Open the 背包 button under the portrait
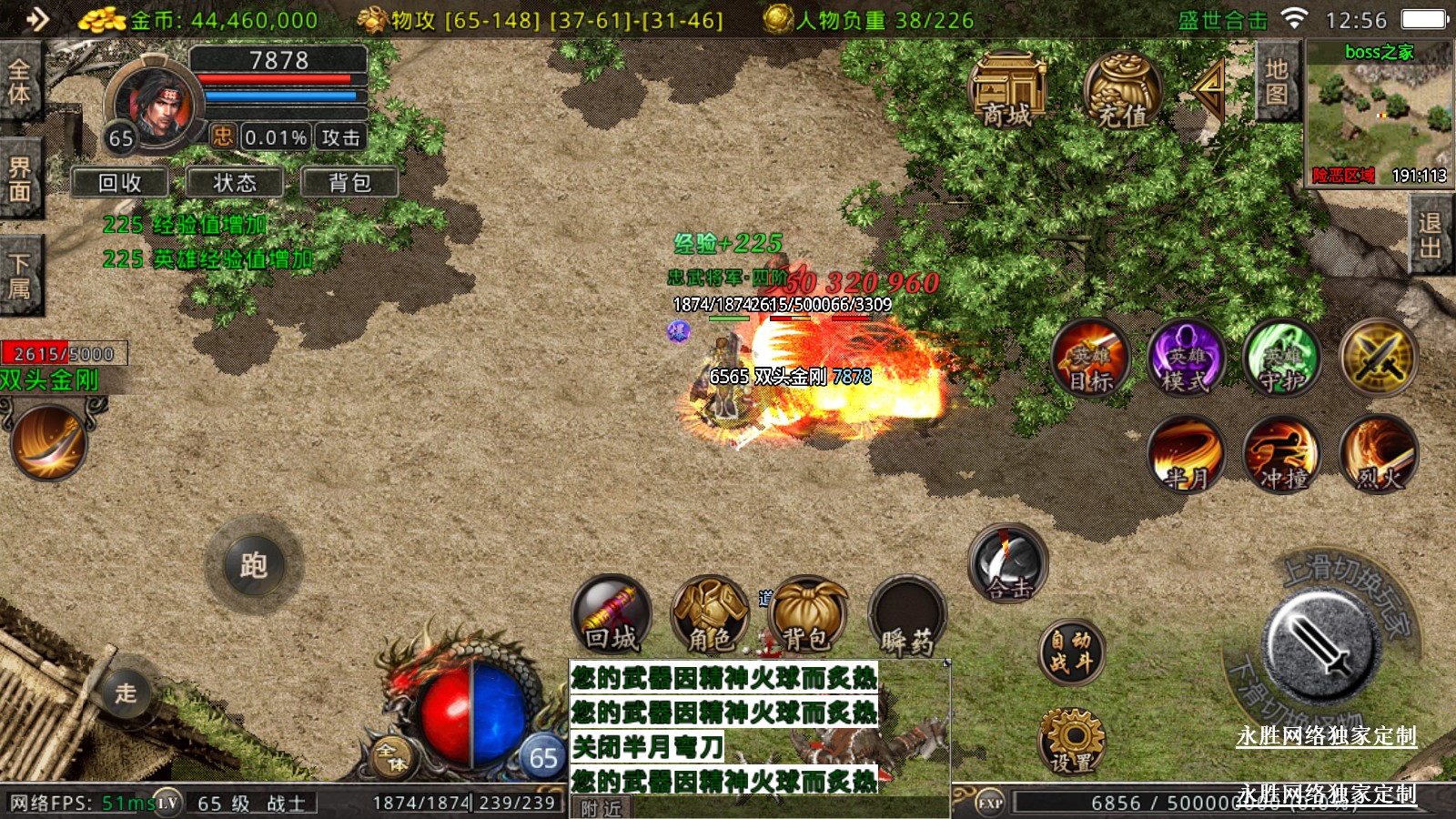The height and width of the screenshot is (819, 1456). point(350,183)
